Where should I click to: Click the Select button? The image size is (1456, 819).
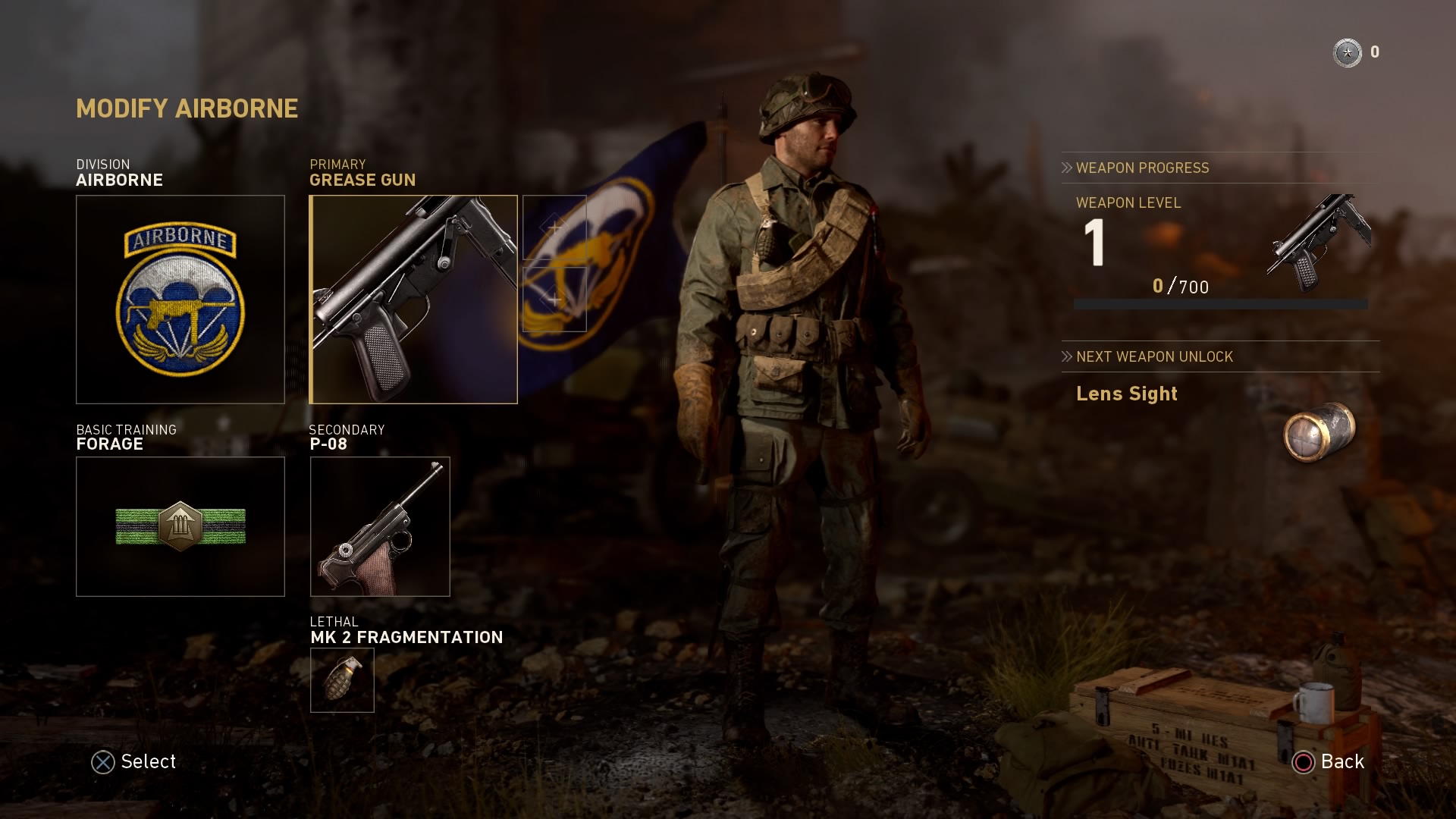pos(134,762)
